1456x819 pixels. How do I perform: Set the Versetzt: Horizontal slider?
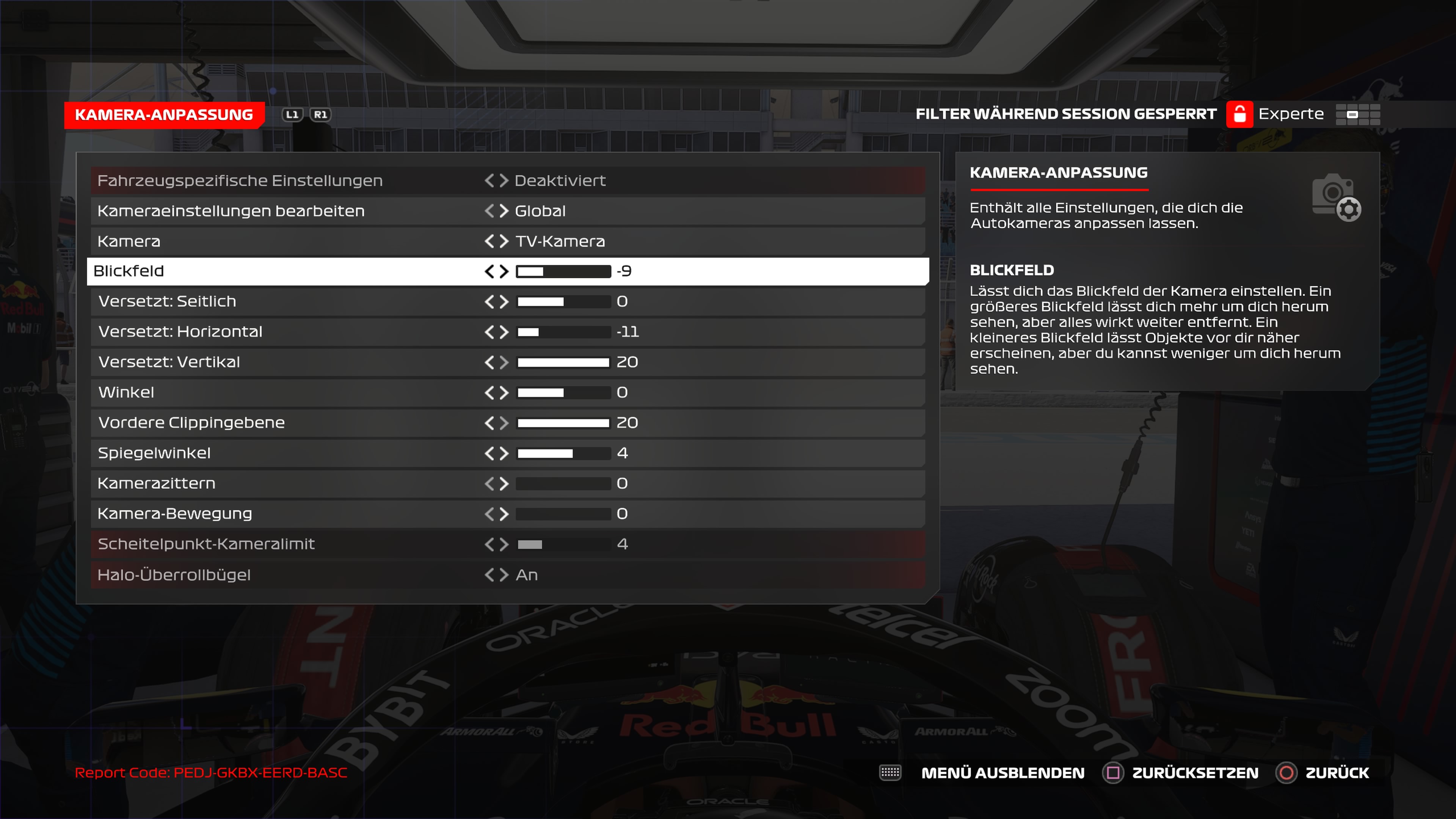click(563, 332)
